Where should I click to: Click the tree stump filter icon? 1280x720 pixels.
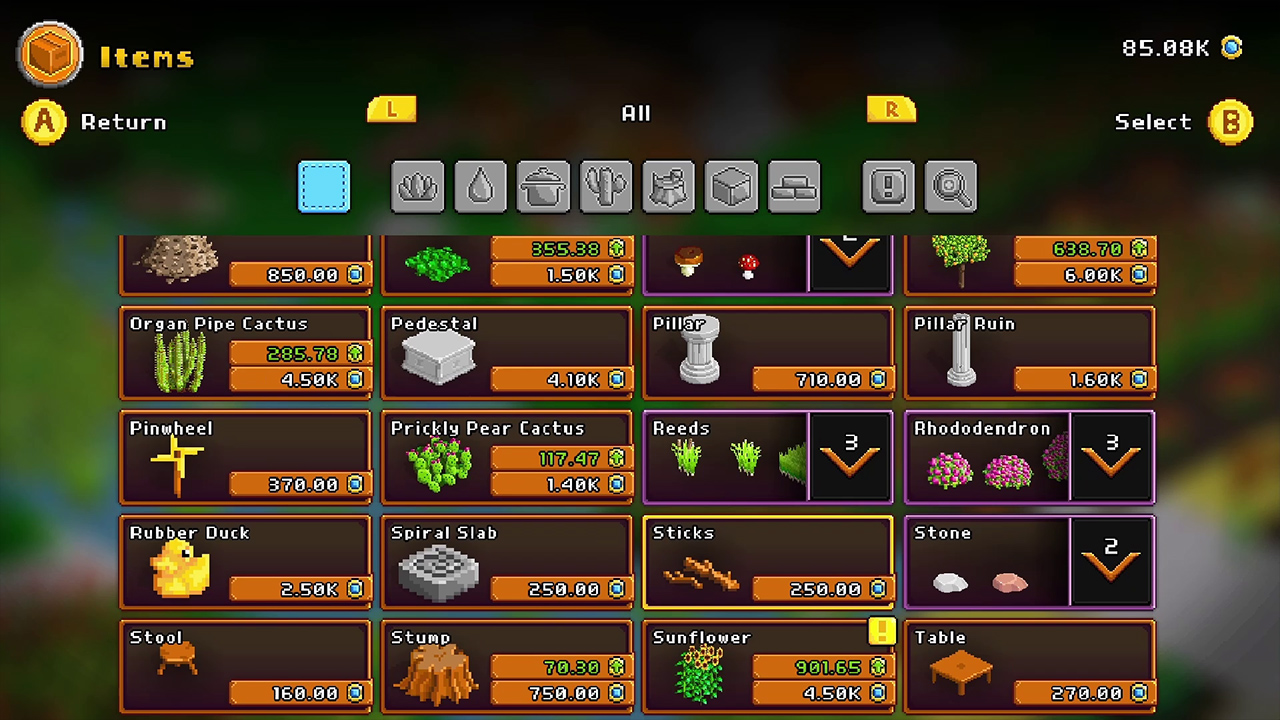668,187
